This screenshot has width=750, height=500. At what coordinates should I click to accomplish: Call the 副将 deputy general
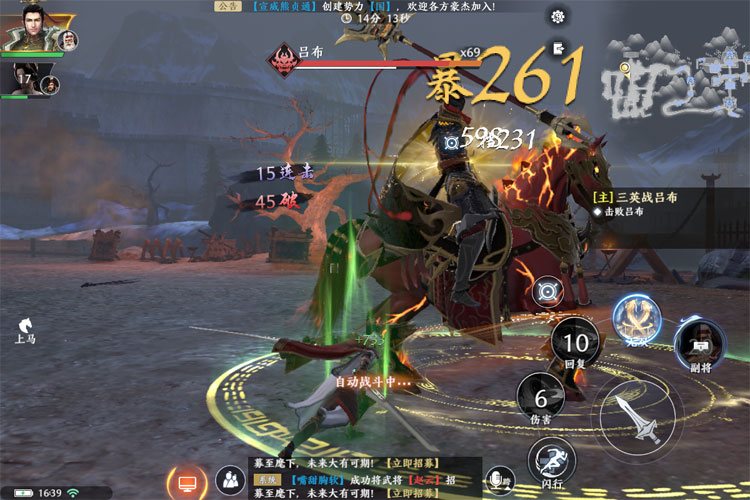click(699, 343)
